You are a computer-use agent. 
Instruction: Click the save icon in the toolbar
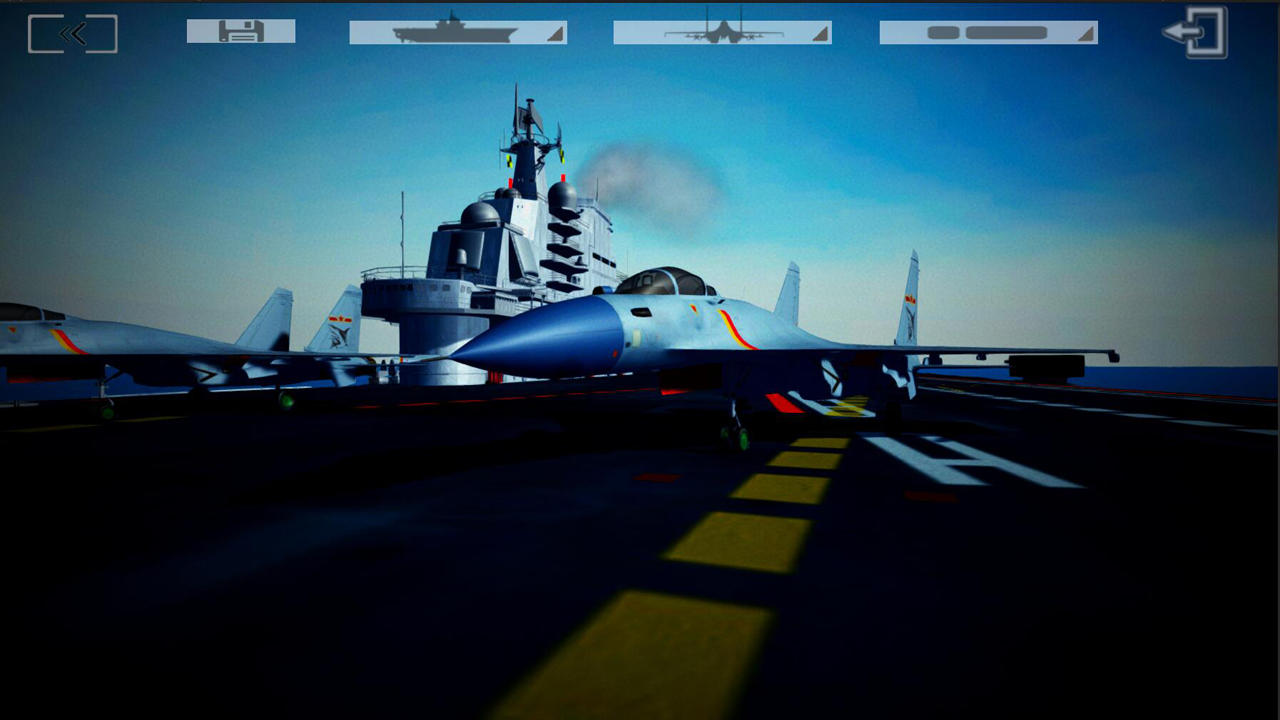tap(240, 31)
